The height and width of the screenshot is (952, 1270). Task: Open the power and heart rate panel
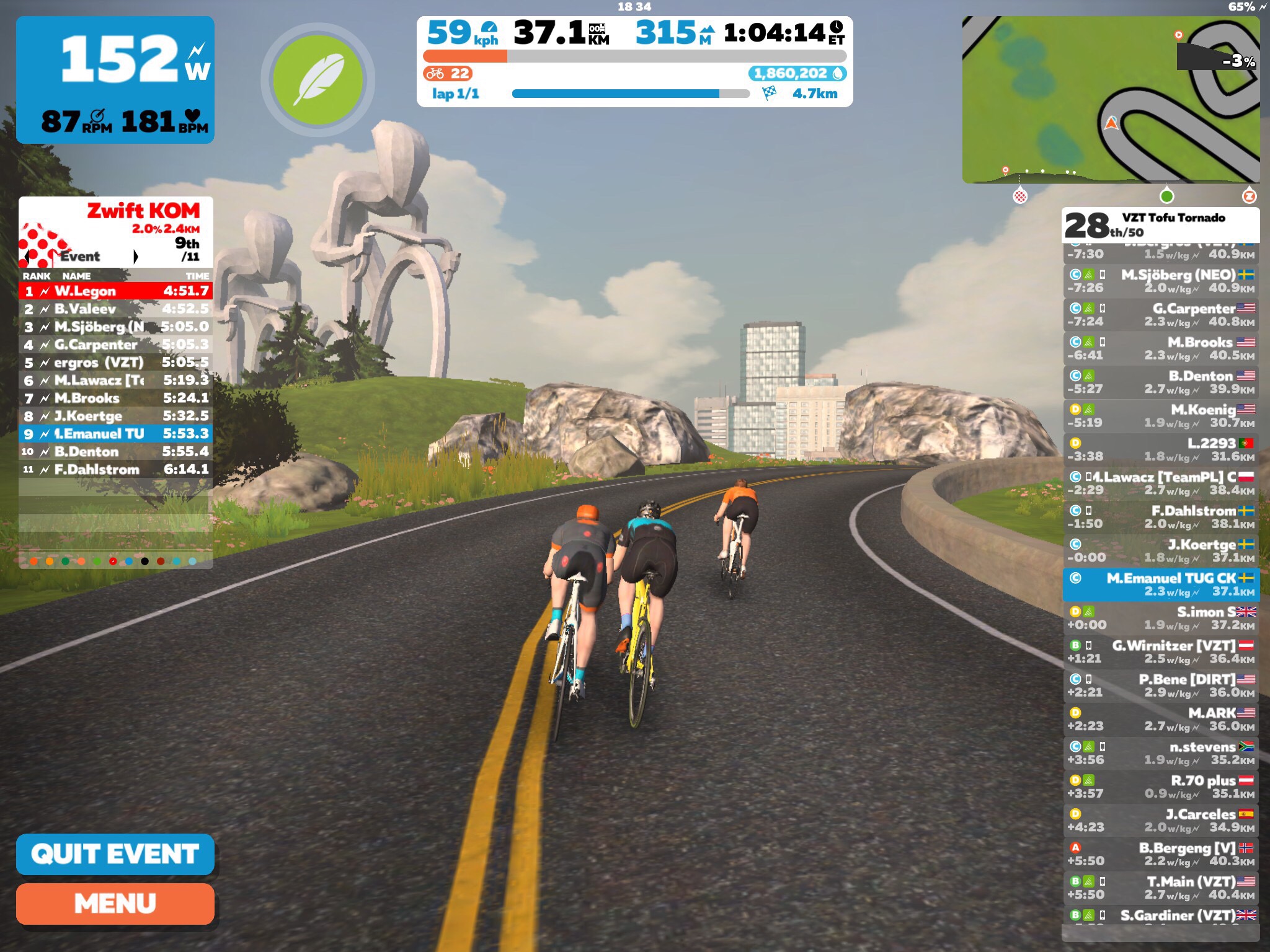coord(115,80)
